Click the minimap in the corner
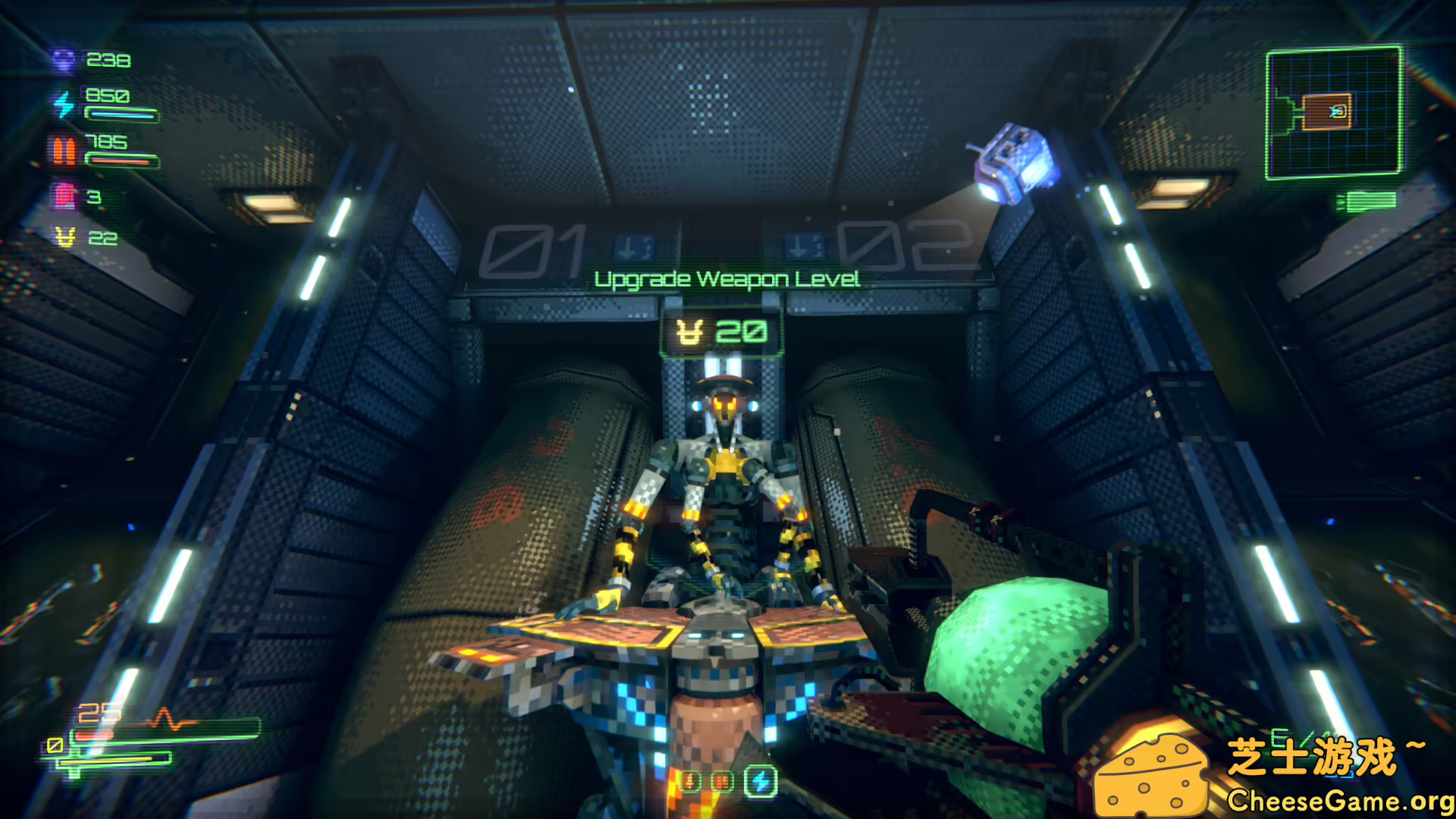Screen dimensions: 1456x819 point(1333,113)
